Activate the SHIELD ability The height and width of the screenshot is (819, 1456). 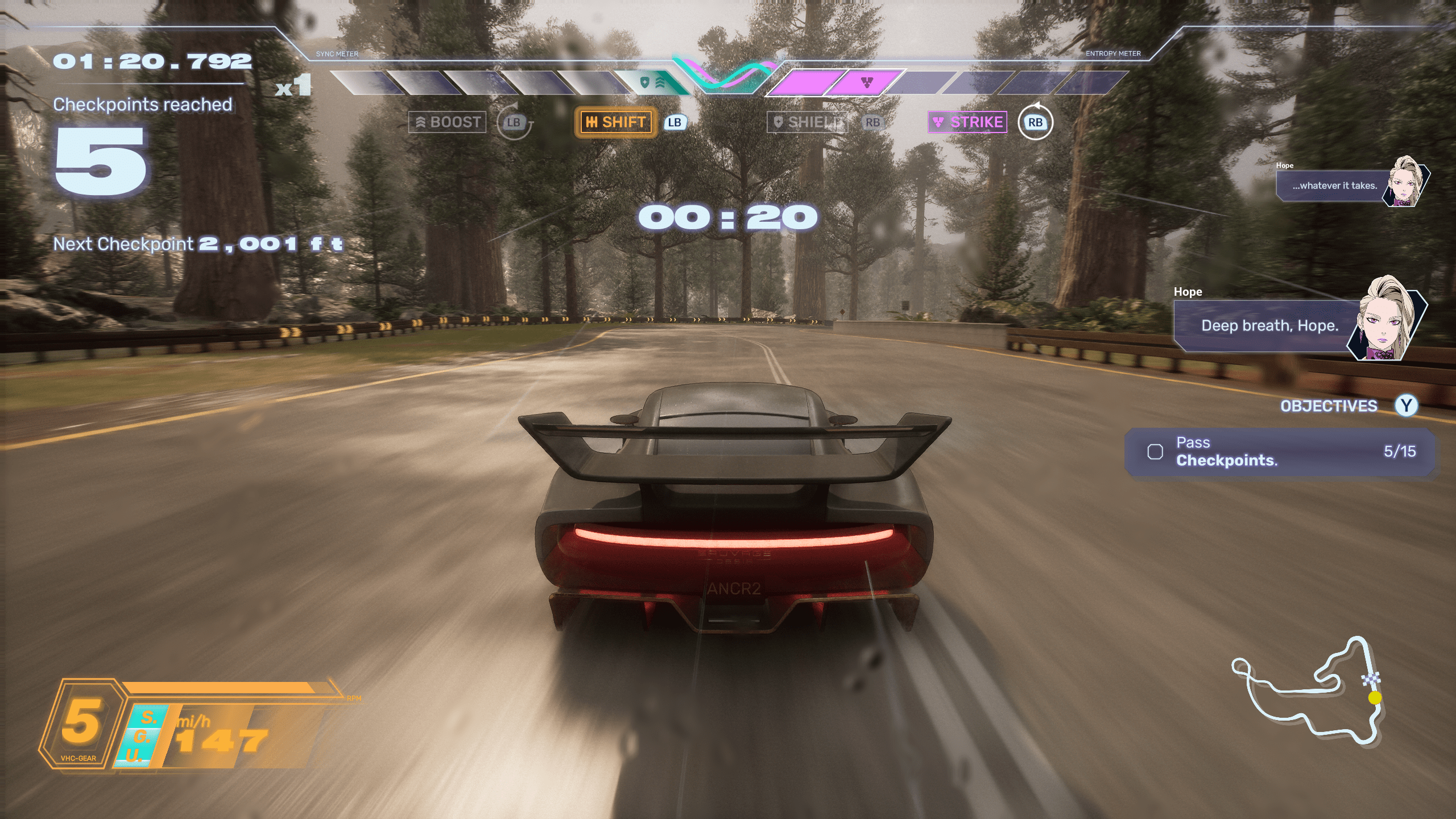click(x=807, y=122)
